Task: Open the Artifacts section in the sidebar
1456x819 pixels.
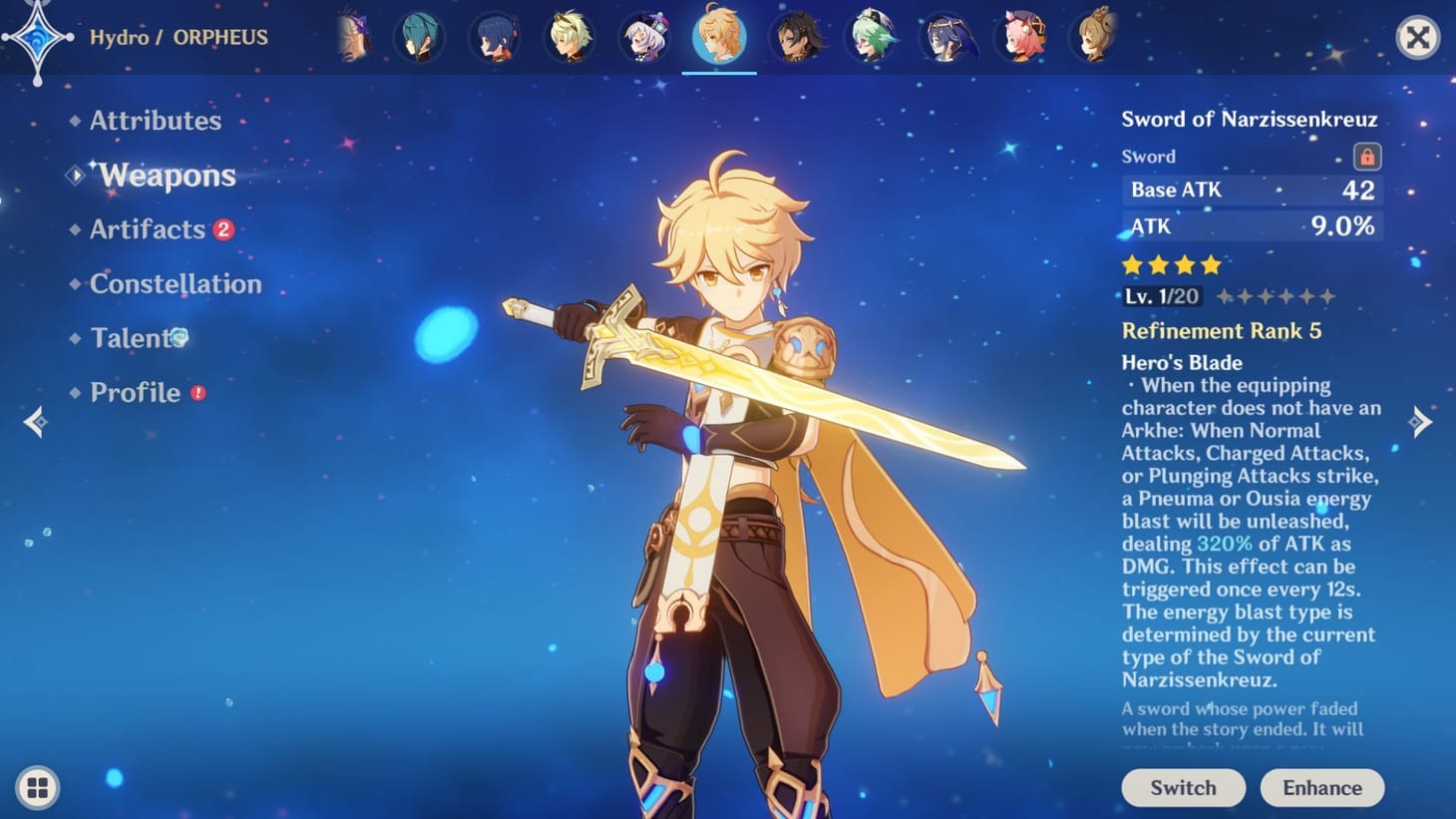Action: (x=146, y=228)
